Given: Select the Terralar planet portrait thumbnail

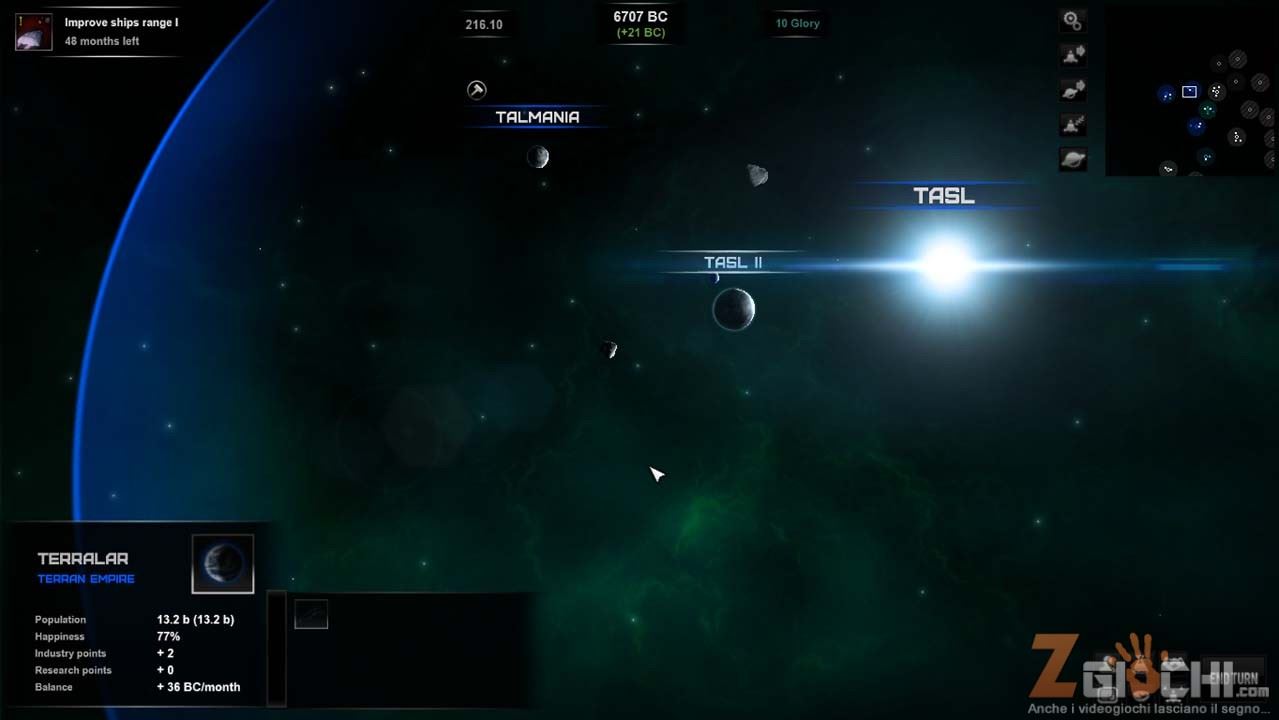Looking at the screenshot, I should click(222, 564).
